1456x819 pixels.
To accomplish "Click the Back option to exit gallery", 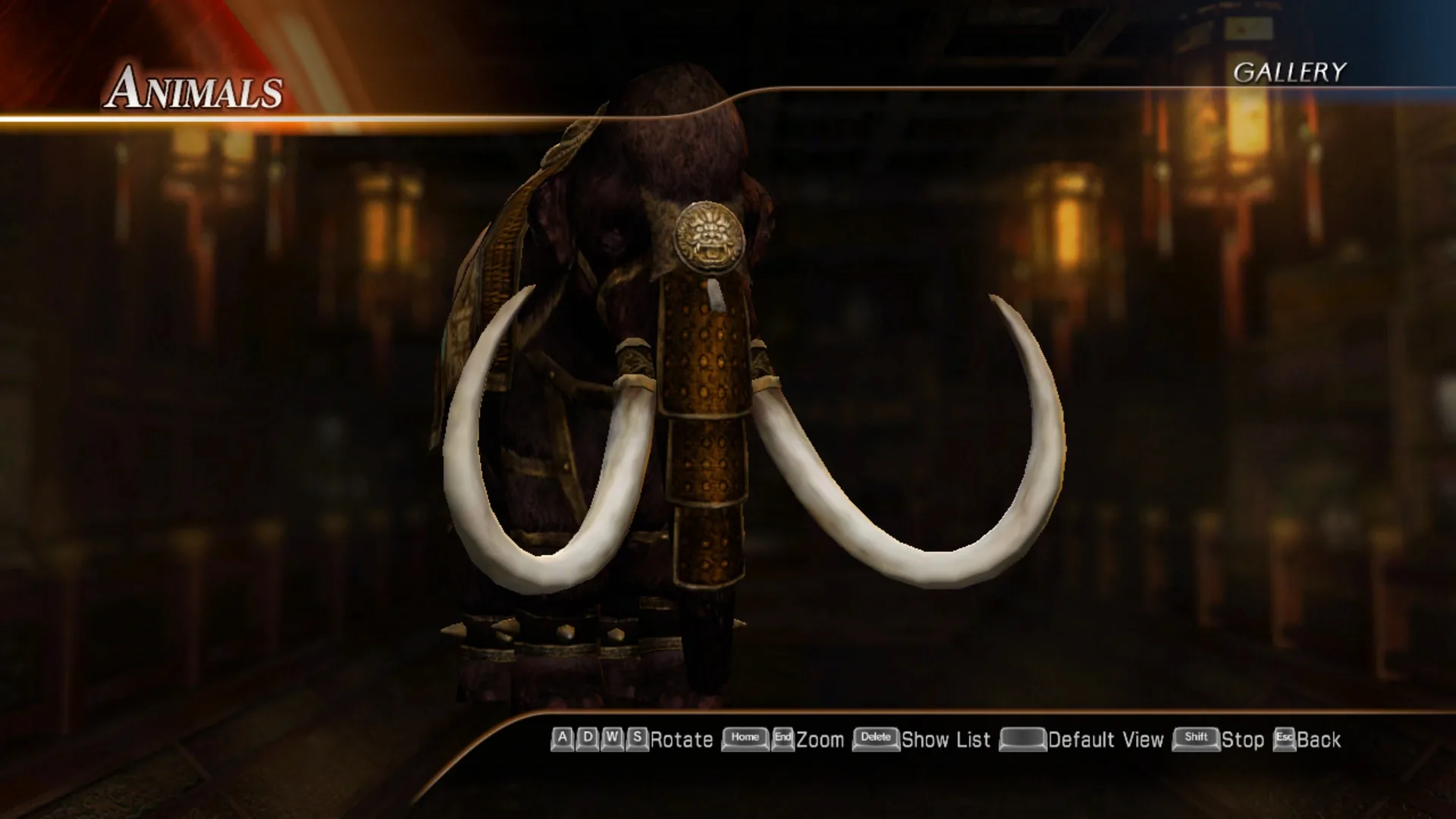I will point(1319,738).
